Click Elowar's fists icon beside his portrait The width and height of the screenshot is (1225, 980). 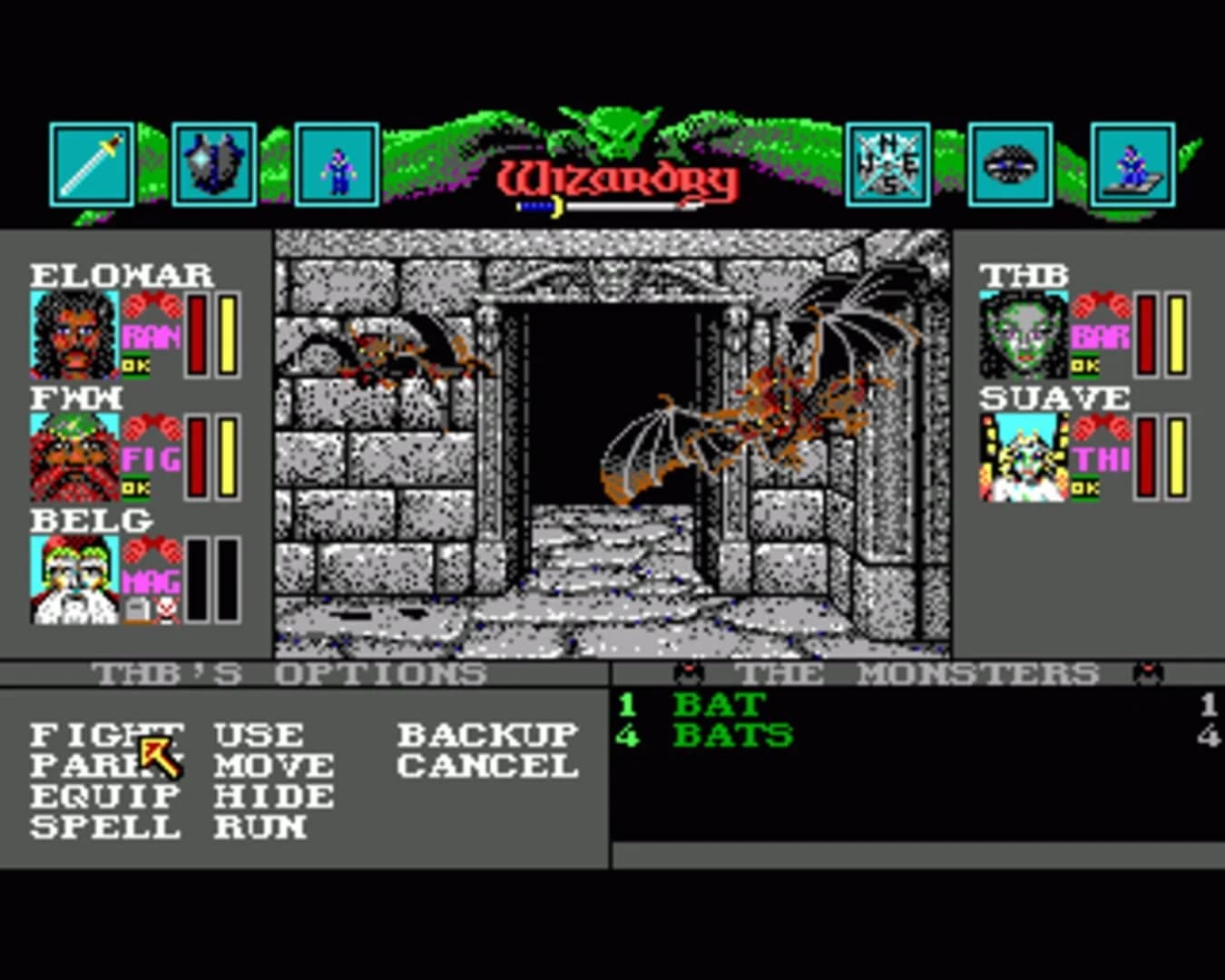tap(154, 306)
